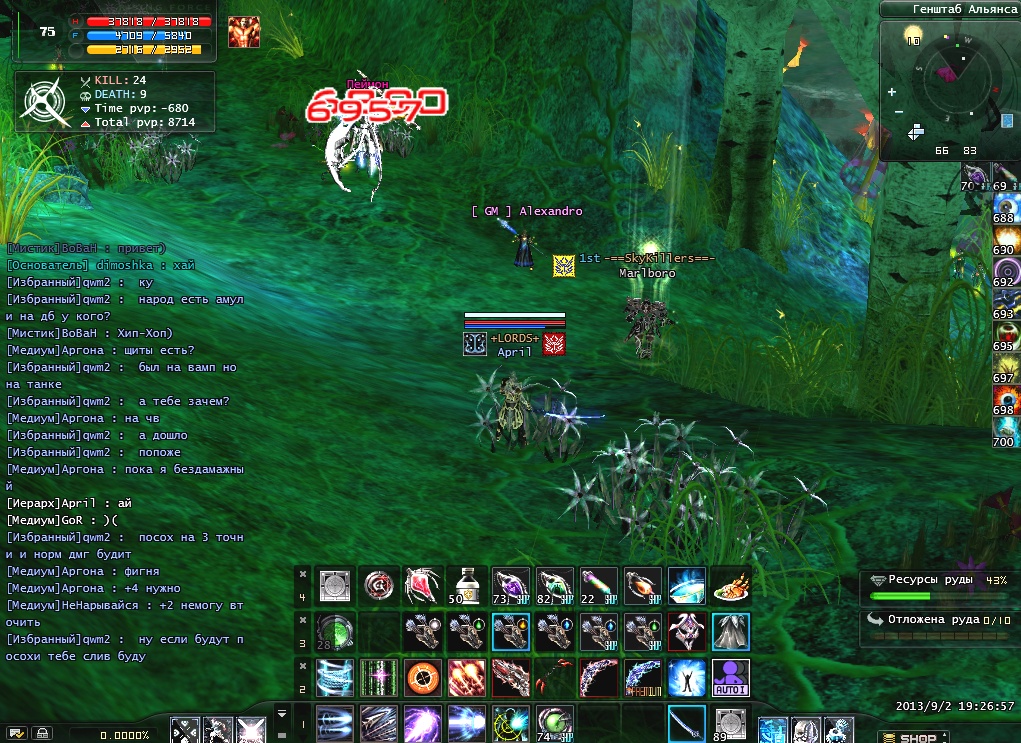Screen dimensions: 1021x743
Task: Use the rainbow vial with count 22
Action: [x=598, y=585]
